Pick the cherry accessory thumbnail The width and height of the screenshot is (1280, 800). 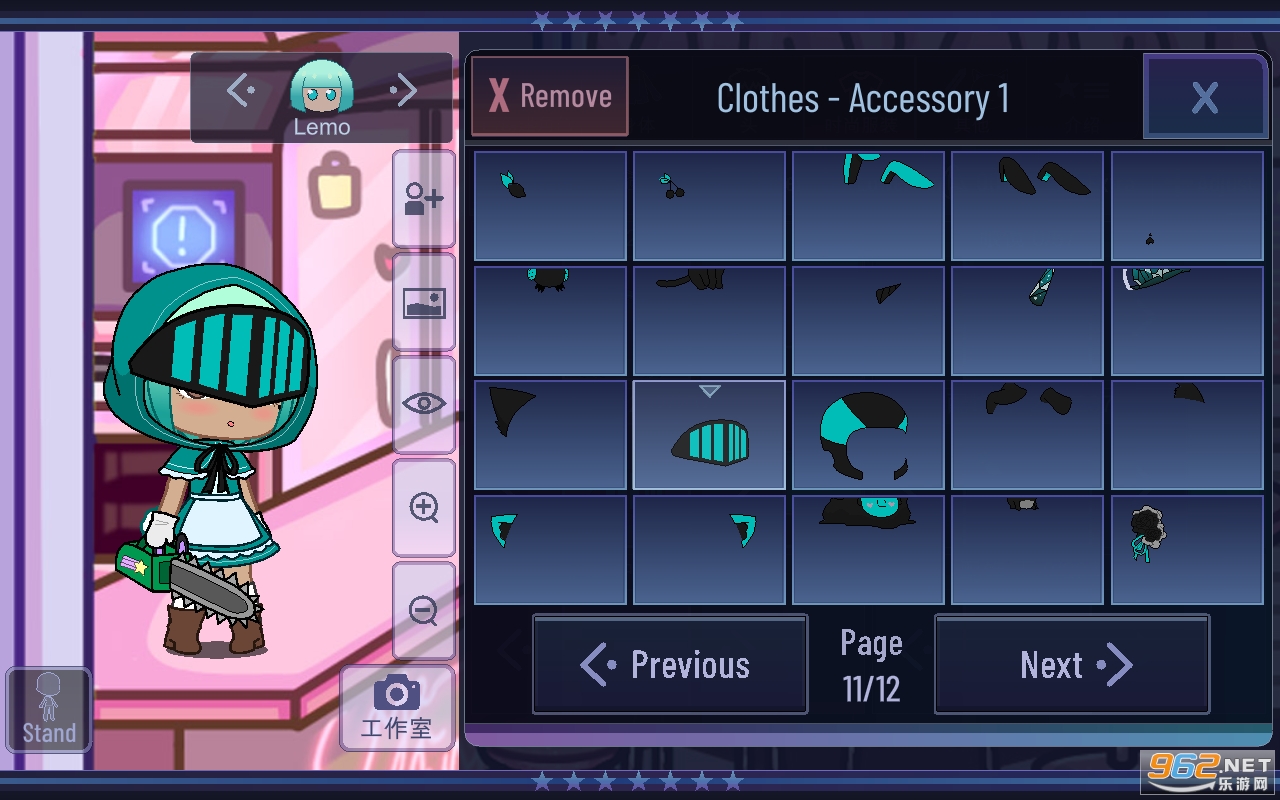click(x=709, y=206)
